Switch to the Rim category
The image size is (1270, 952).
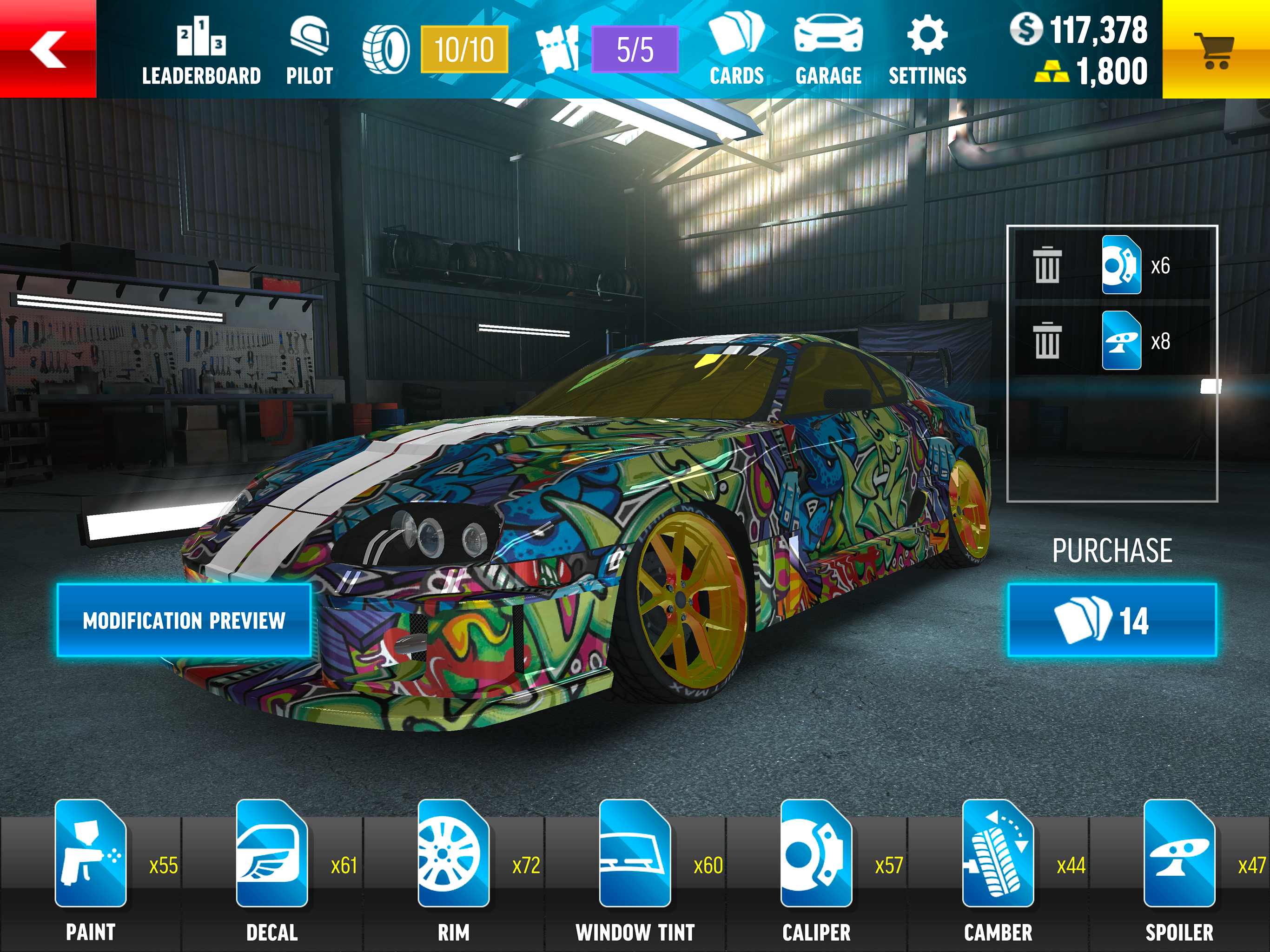pyautogui.click(x=454, y=867)
